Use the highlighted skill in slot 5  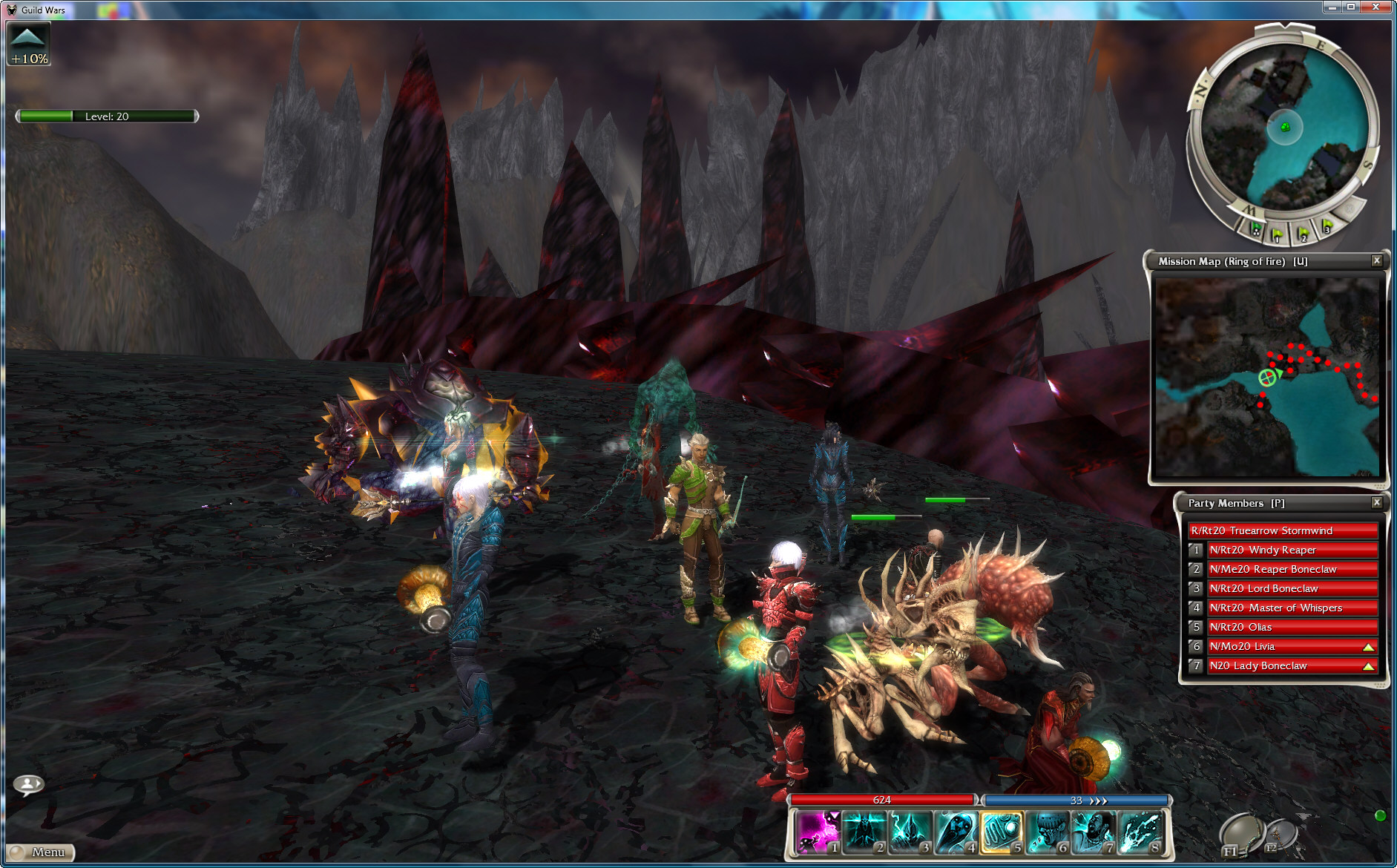pyautogui.click(x=1001, y=832)
